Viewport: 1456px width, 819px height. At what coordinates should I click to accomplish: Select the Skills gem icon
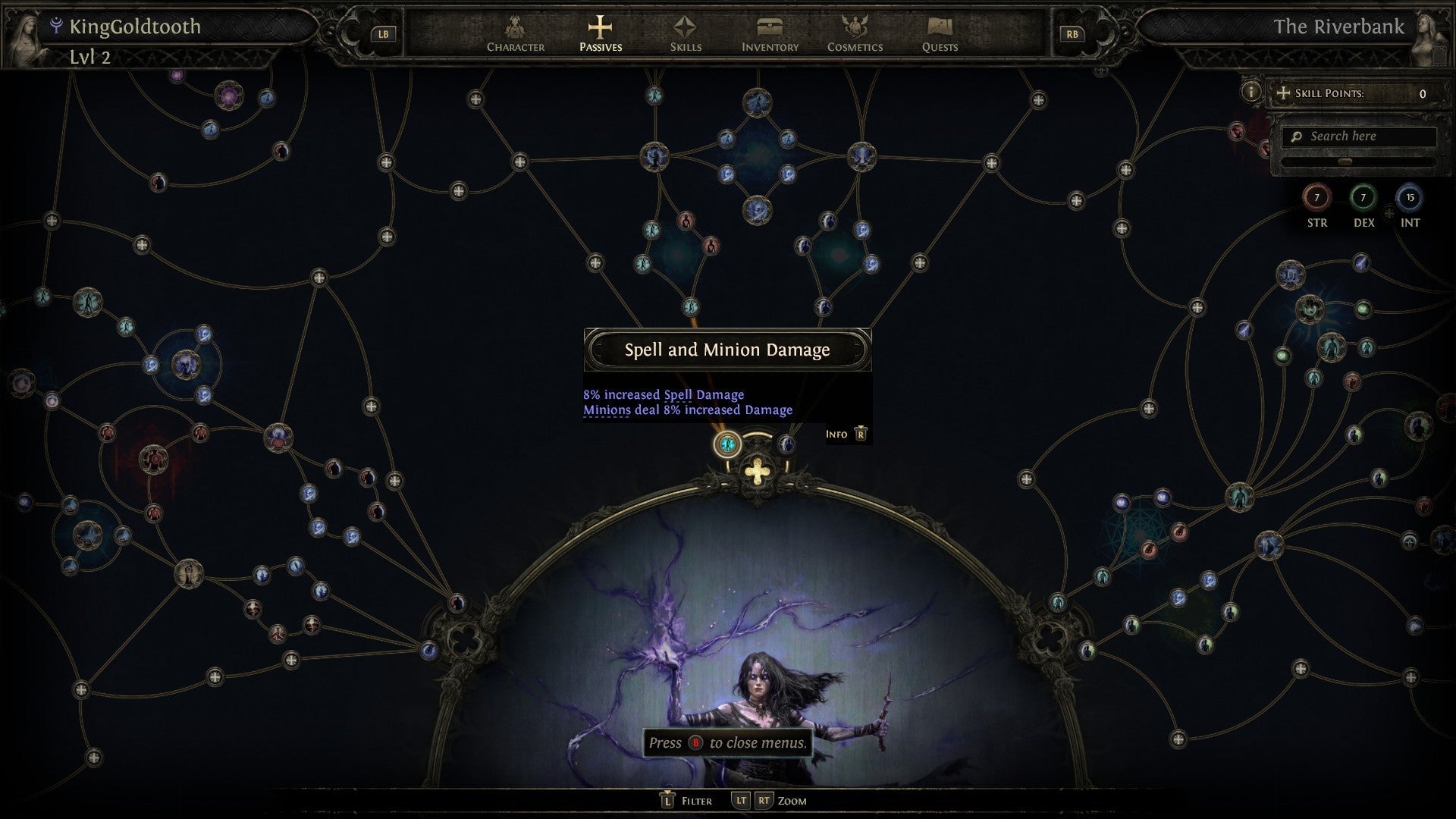point(685,29)
